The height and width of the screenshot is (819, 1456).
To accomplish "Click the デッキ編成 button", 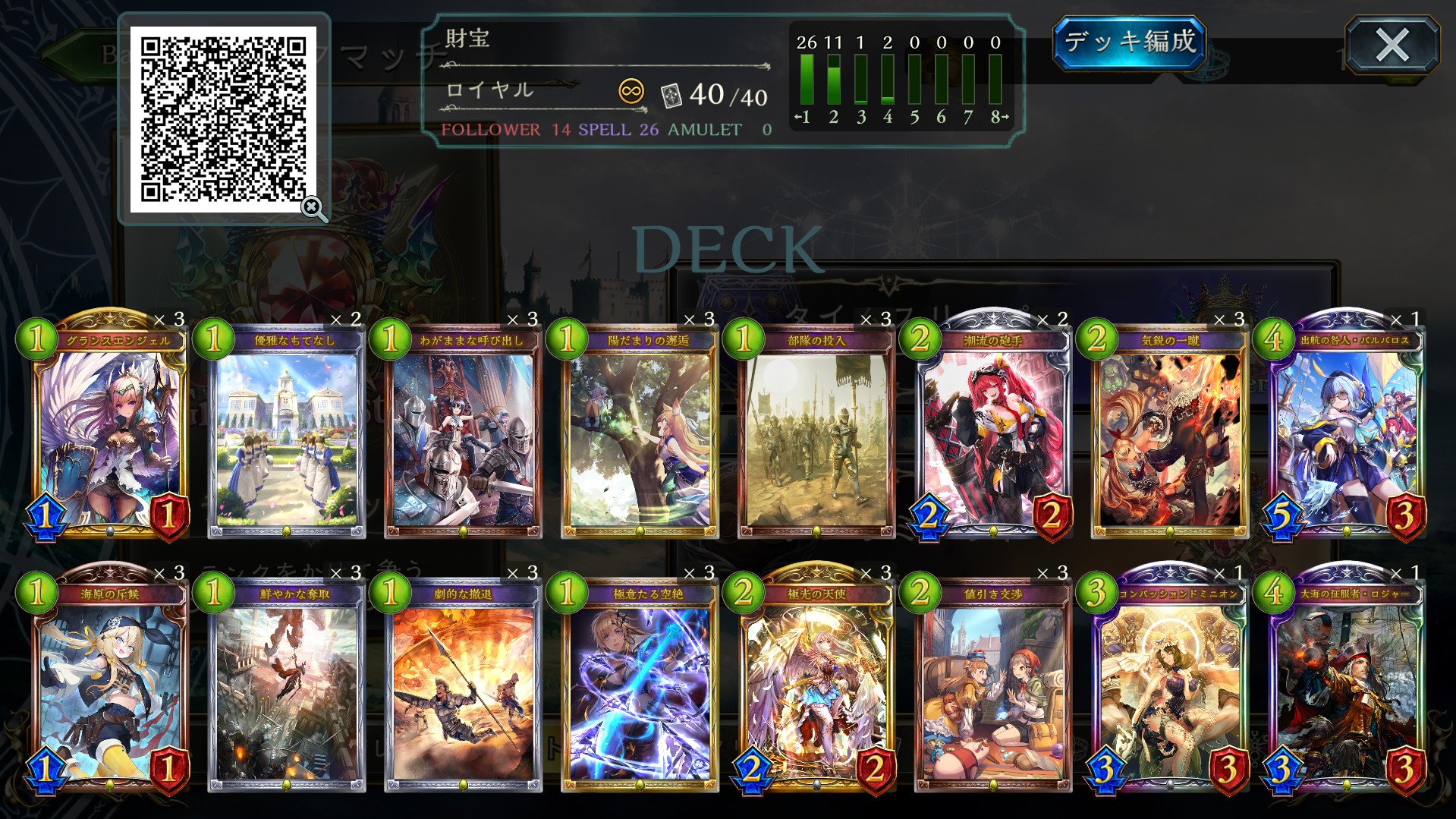I will pyautogui.click(x=1129, y=43).
